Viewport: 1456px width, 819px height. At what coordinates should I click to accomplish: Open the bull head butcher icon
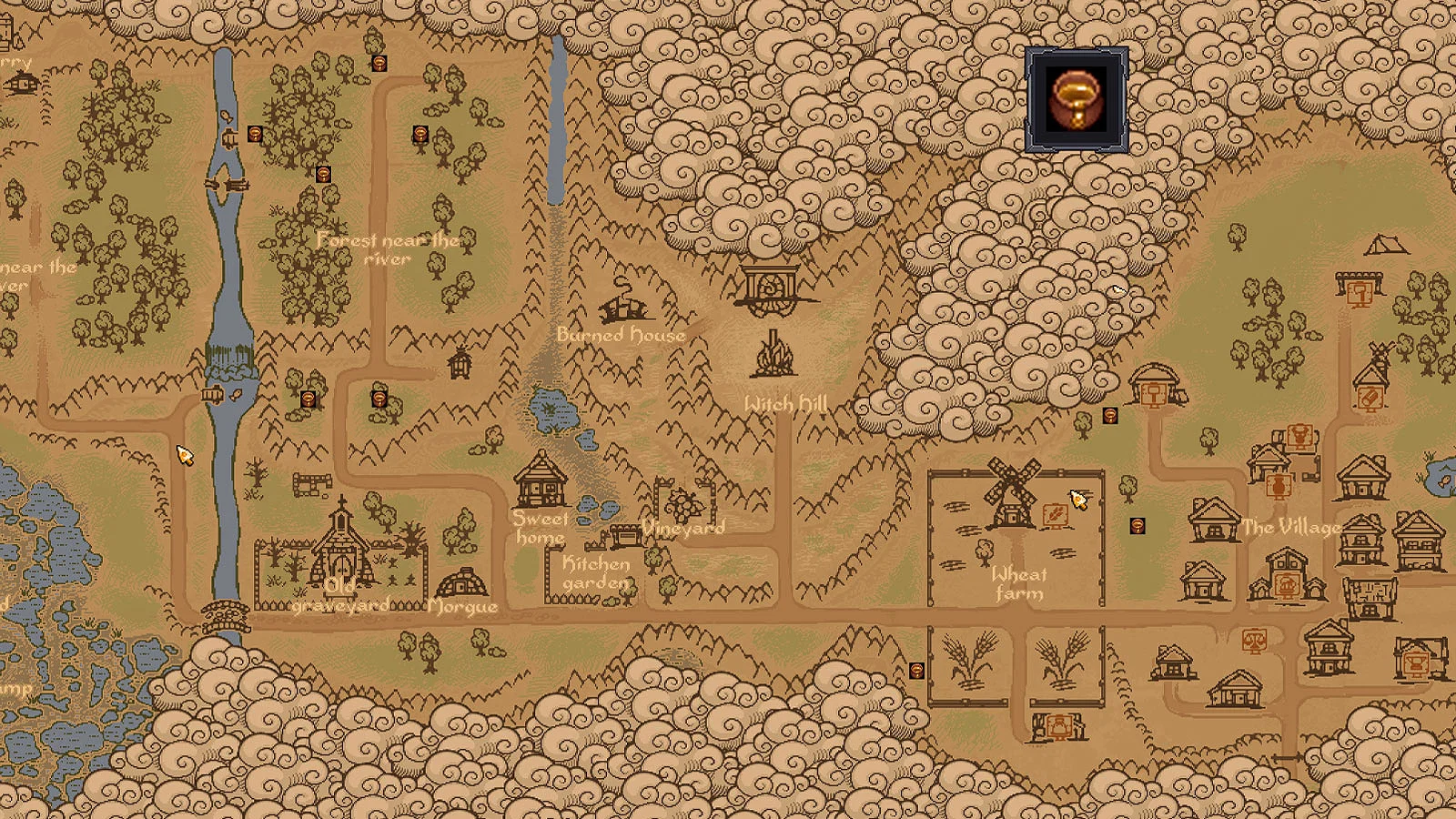(x=1299, y=437)
